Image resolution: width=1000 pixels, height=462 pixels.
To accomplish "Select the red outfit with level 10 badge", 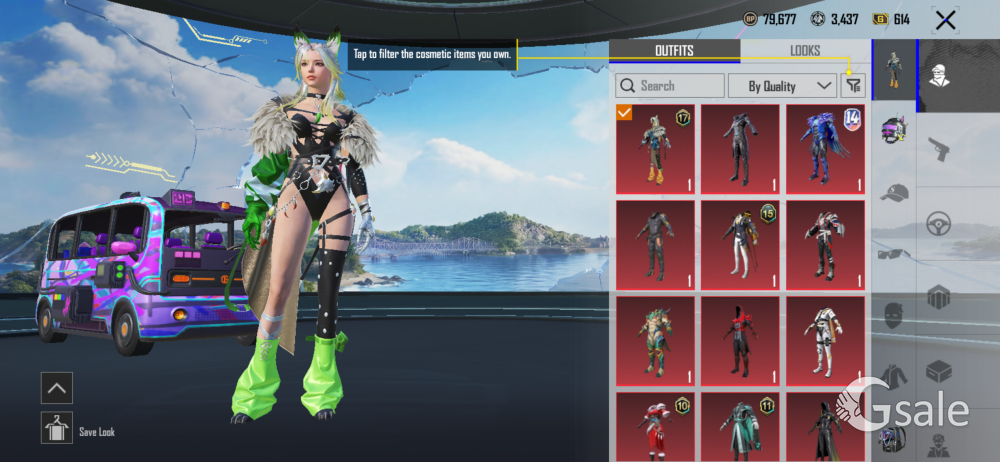I will point(655,427).
